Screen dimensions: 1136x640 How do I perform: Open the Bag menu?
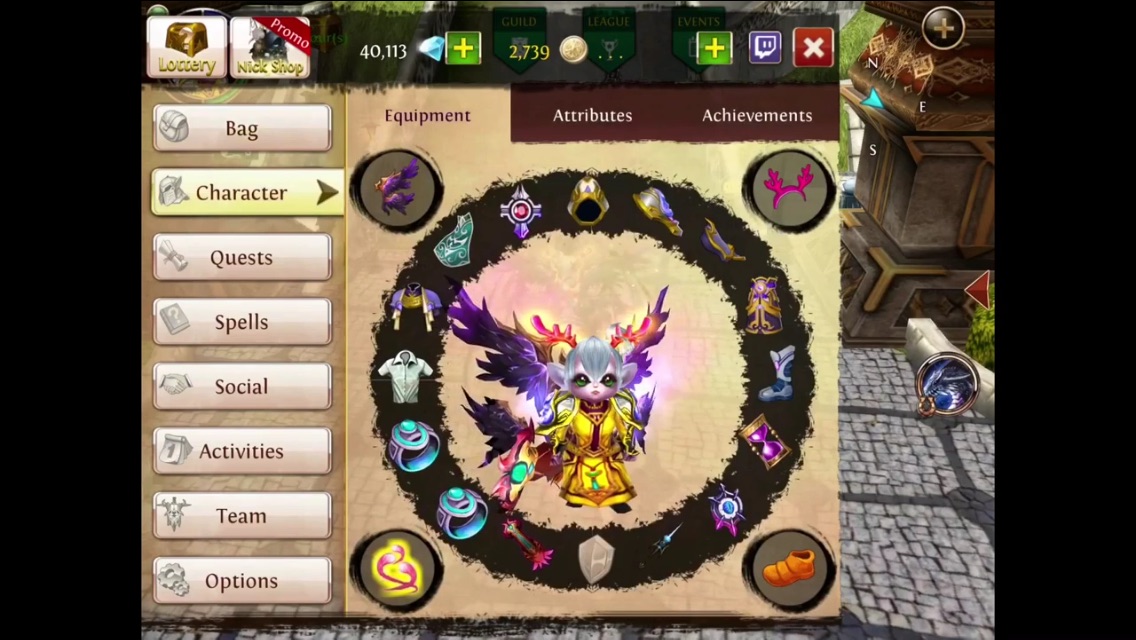(x=242, y=128)
